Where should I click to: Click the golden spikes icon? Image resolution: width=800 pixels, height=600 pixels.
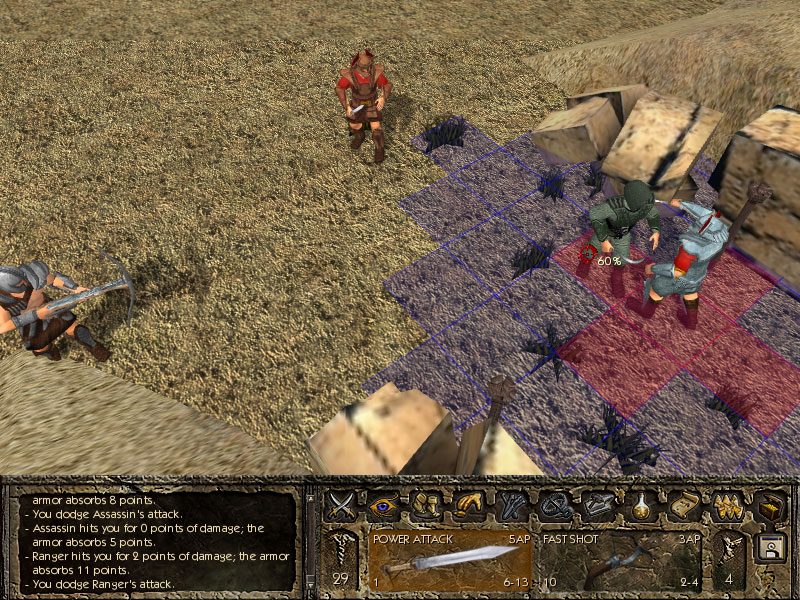727,504
